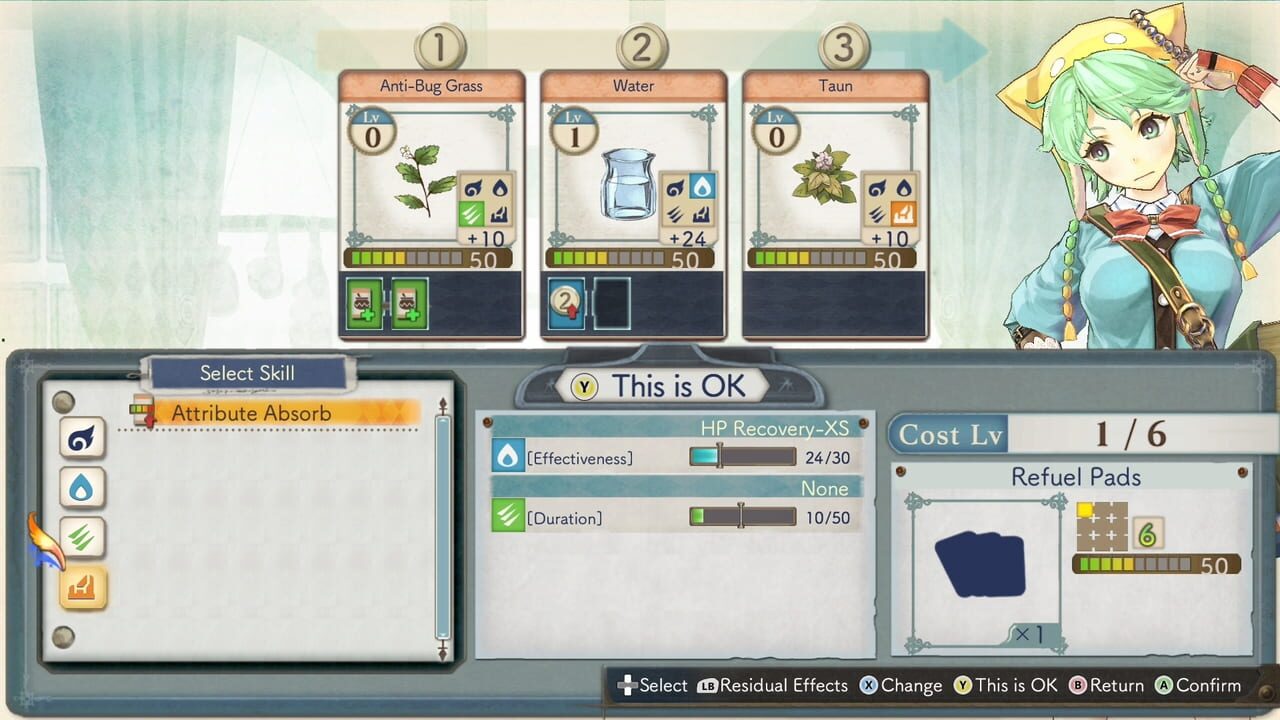
Task: Select the wind element filter in skill panel
Action: [81, 438]
